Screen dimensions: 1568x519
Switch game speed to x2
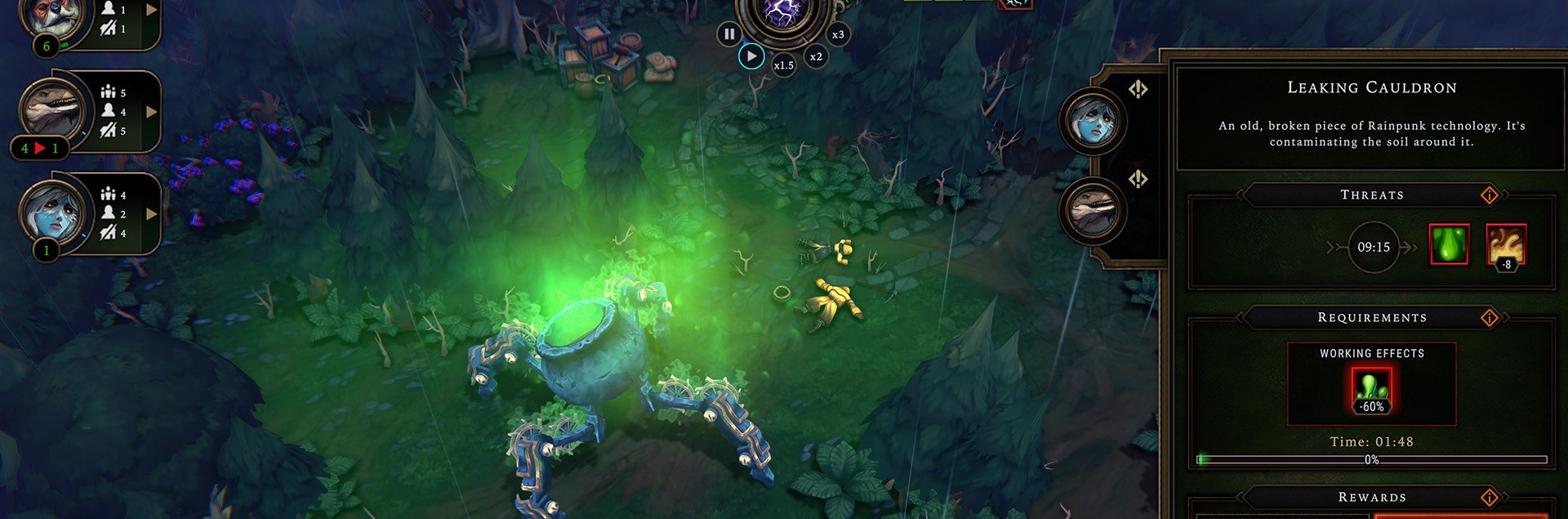[x=816, y=56]
